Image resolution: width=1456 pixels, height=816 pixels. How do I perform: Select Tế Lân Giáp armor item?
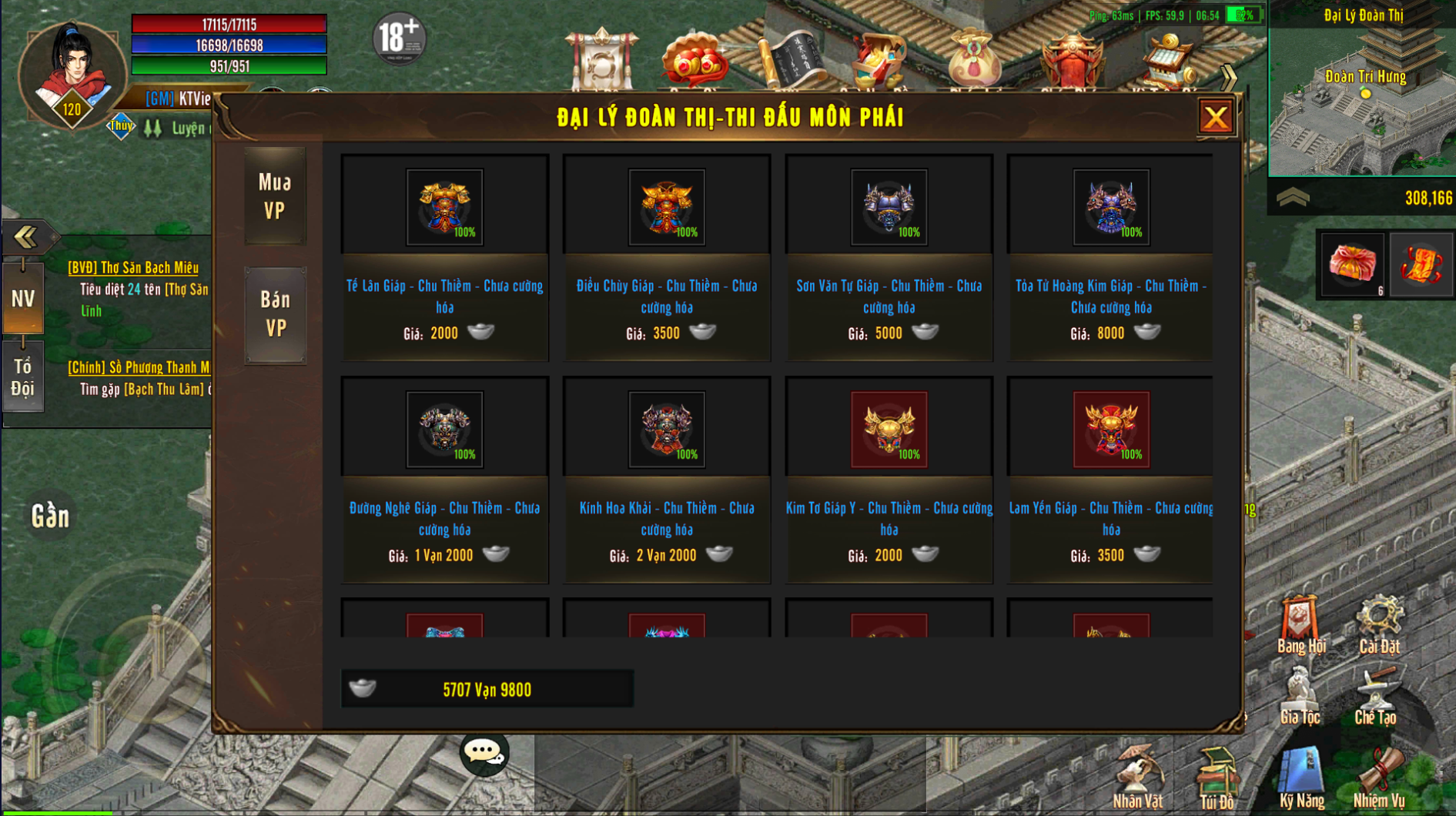pos(444,208)
